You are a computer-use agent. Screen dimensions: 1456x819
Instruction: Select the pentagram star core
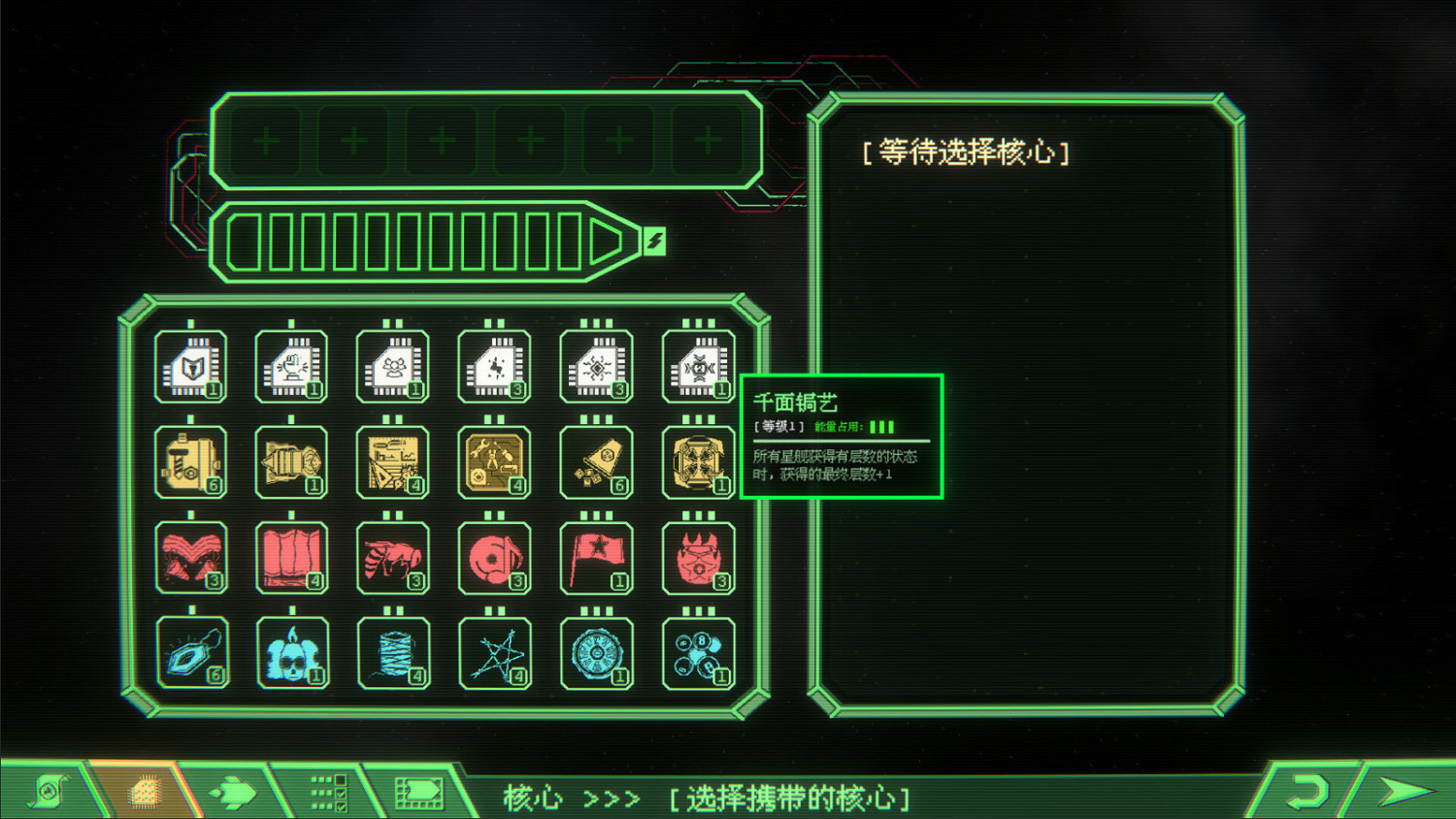495,651
